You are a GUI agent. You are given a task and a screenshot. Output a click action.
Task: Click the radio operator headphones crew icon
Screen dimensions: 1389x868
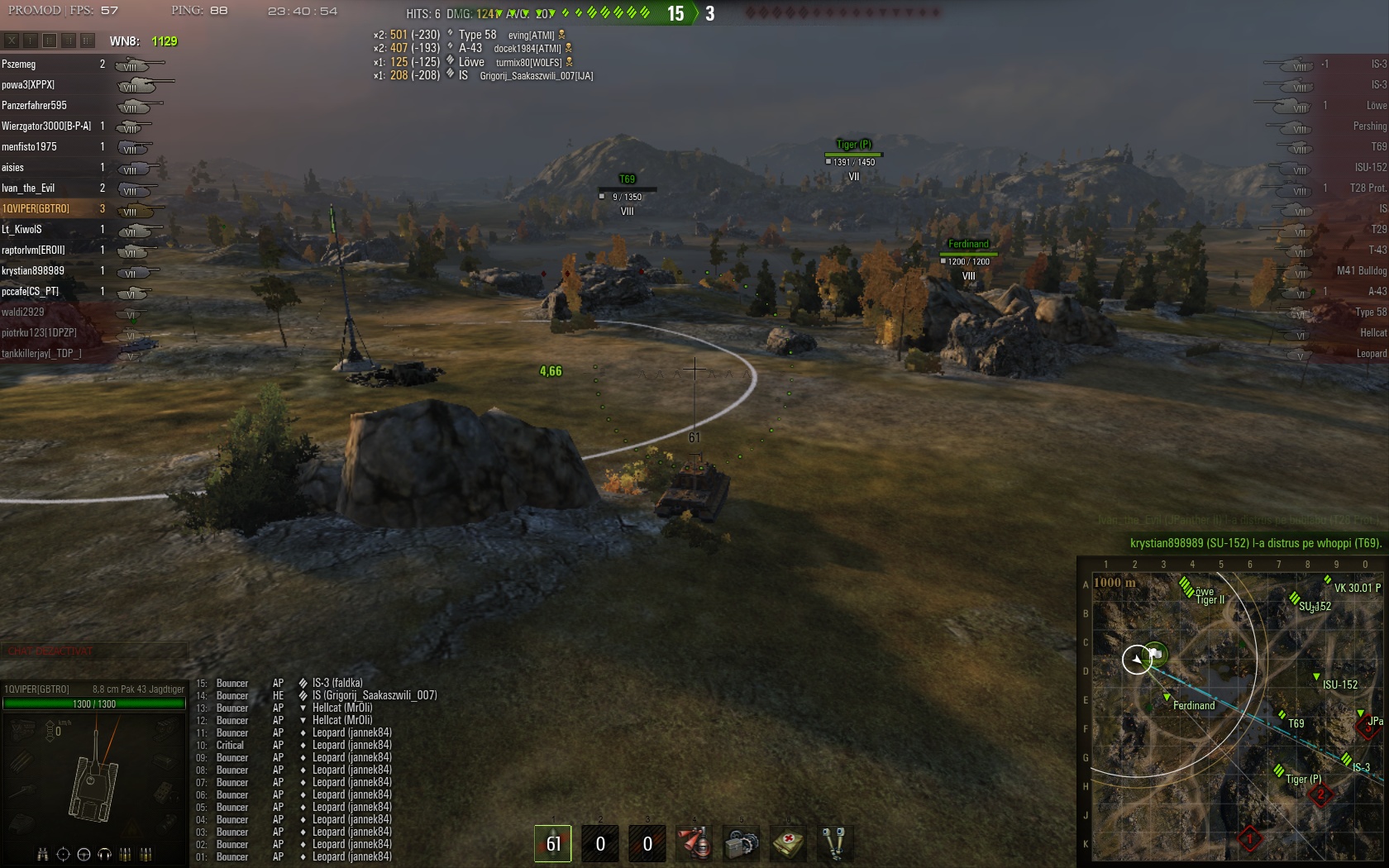[x=104, y=854]
